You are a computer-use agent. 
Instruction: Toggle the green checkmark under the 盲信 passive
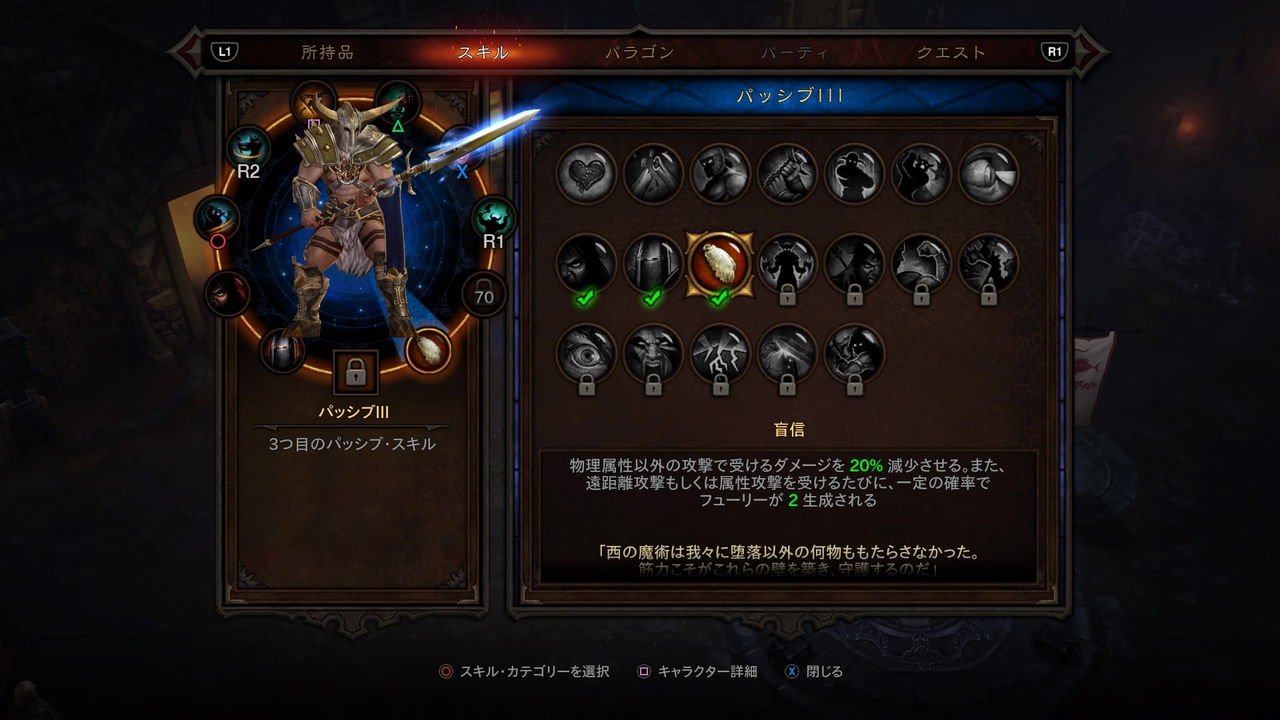[x=719, y=297]
